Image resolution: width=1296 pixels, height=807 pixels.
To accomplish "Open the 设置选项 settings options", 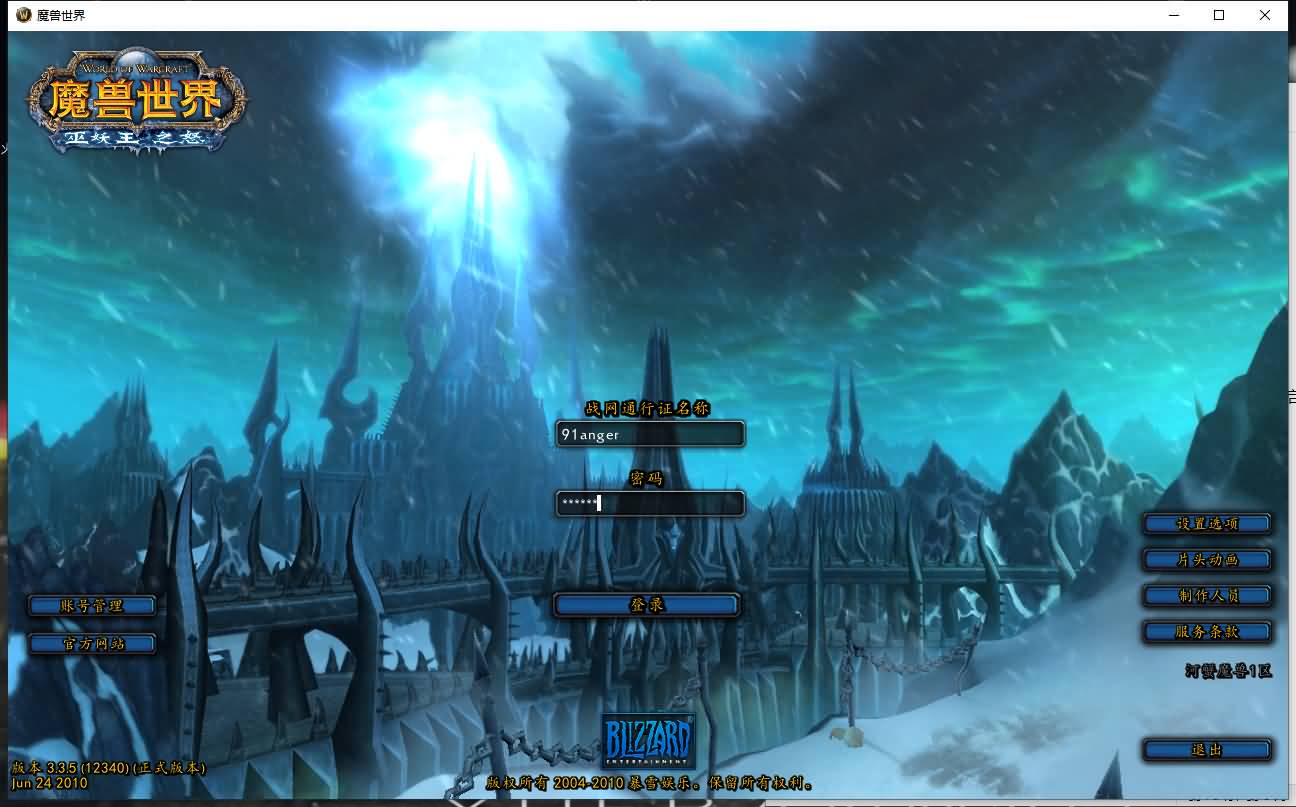I will tap(1207, 523).
